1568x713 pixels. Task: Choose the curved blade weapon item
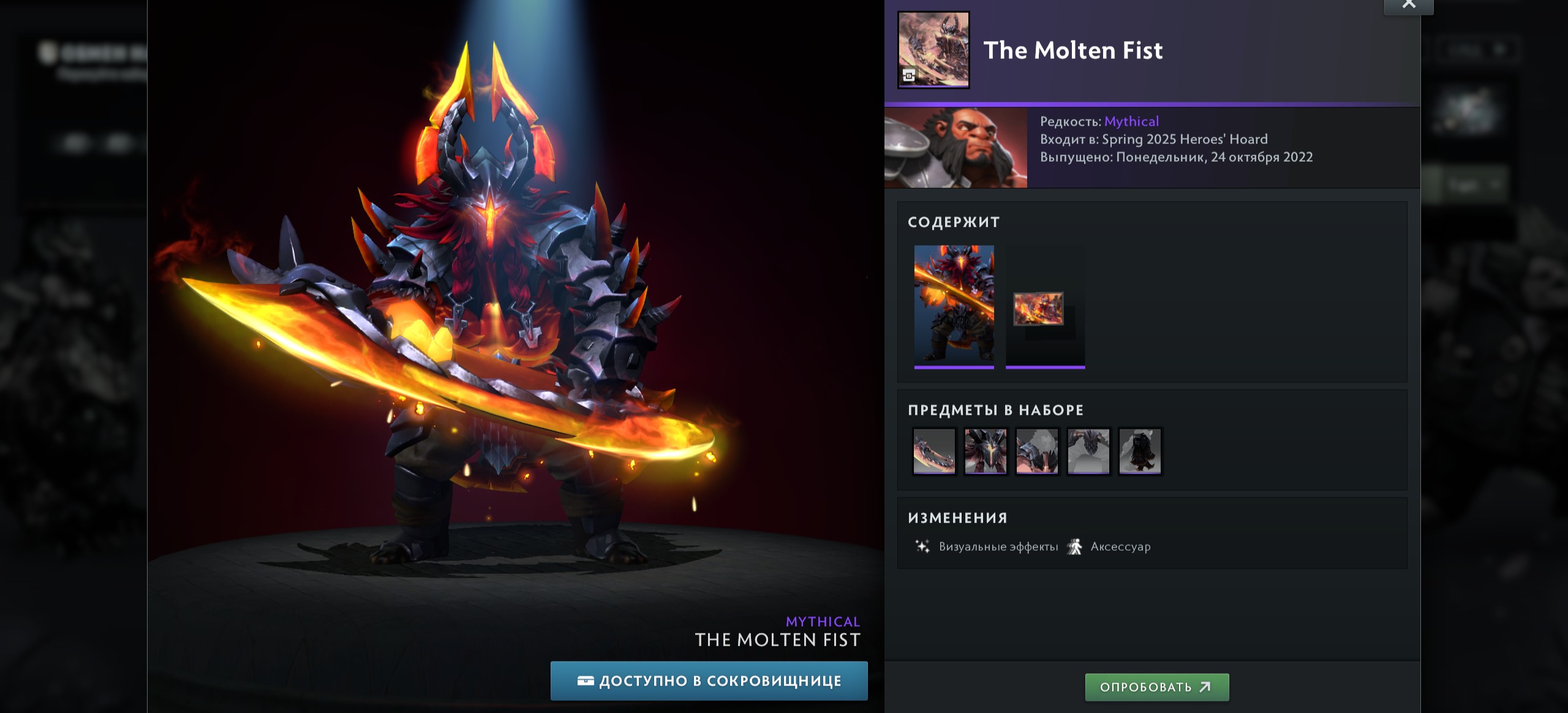(x=934, y=451)
